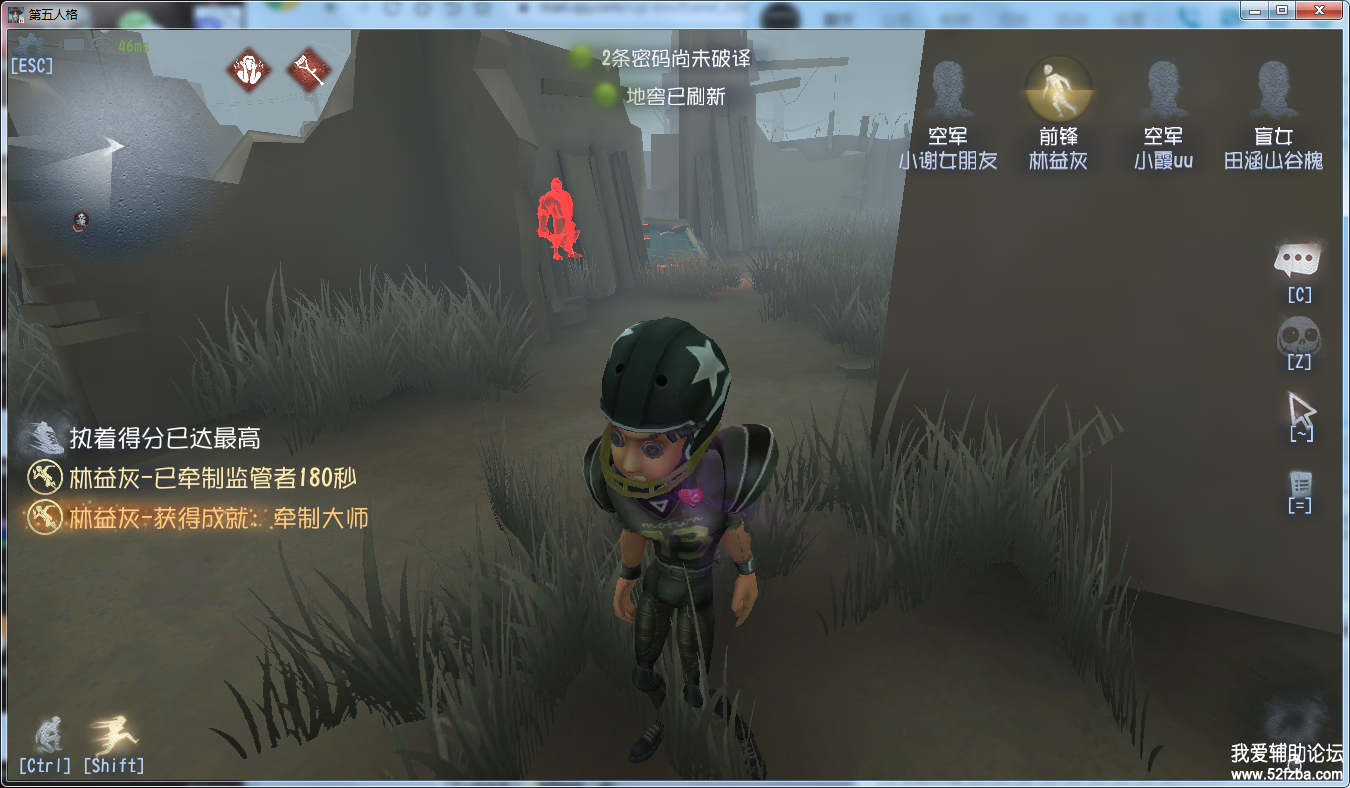
Task: Open the skull emote icon
Action: [x=1299, y=336]
